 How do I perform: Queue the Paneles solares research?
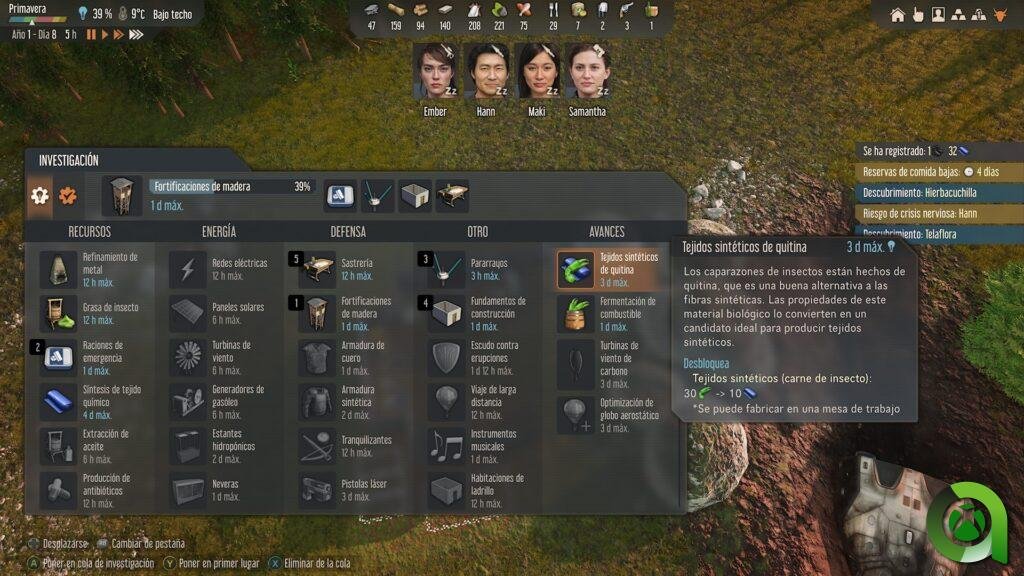[188, 313]
